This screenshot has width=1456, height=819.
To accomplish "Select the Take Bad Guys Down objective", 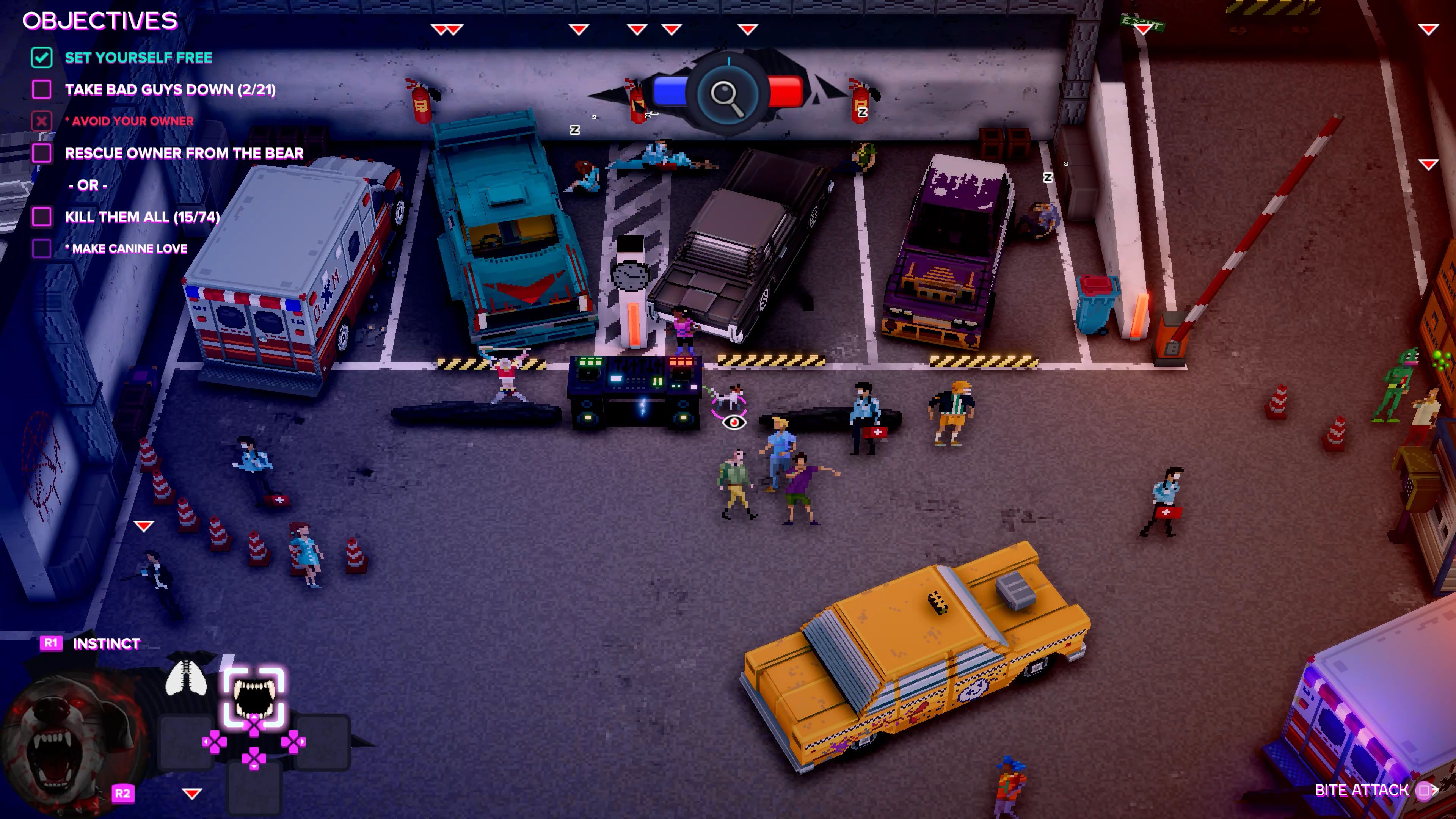I will pos(169,89).
